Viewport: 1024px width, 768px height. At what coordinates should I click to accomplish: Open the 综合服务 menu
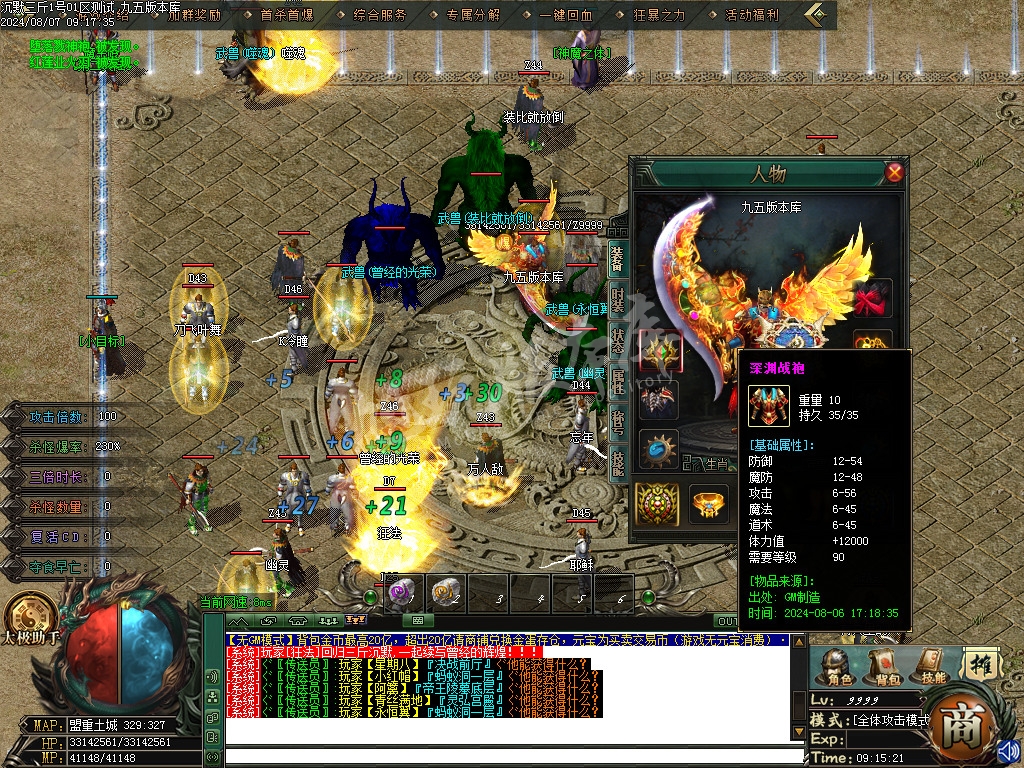(x=380, y=15)
